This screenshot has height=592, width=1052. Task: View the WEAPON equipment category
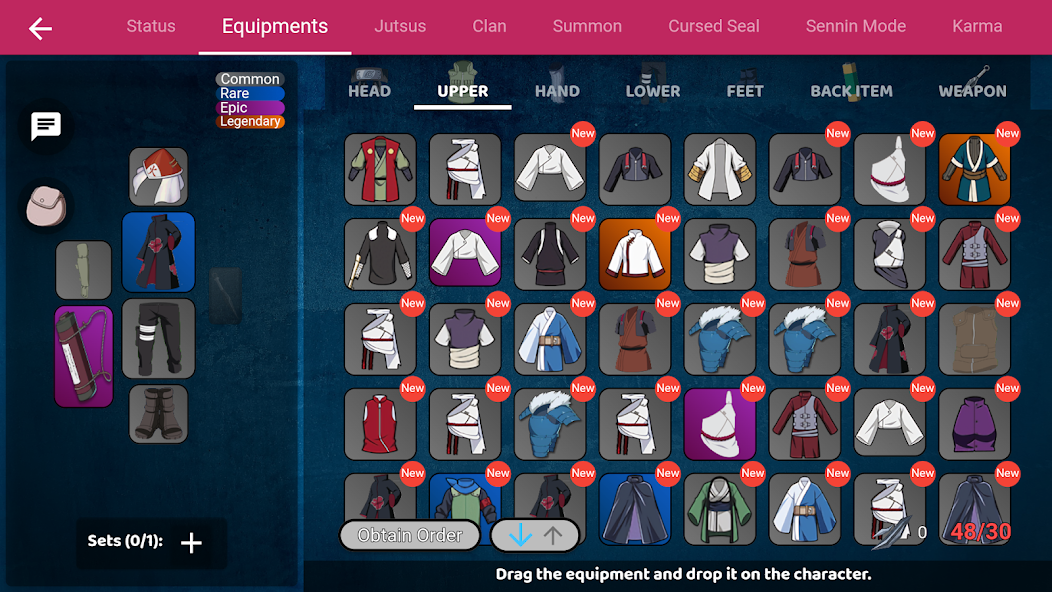pyautogui.click(x=972, y=90)
